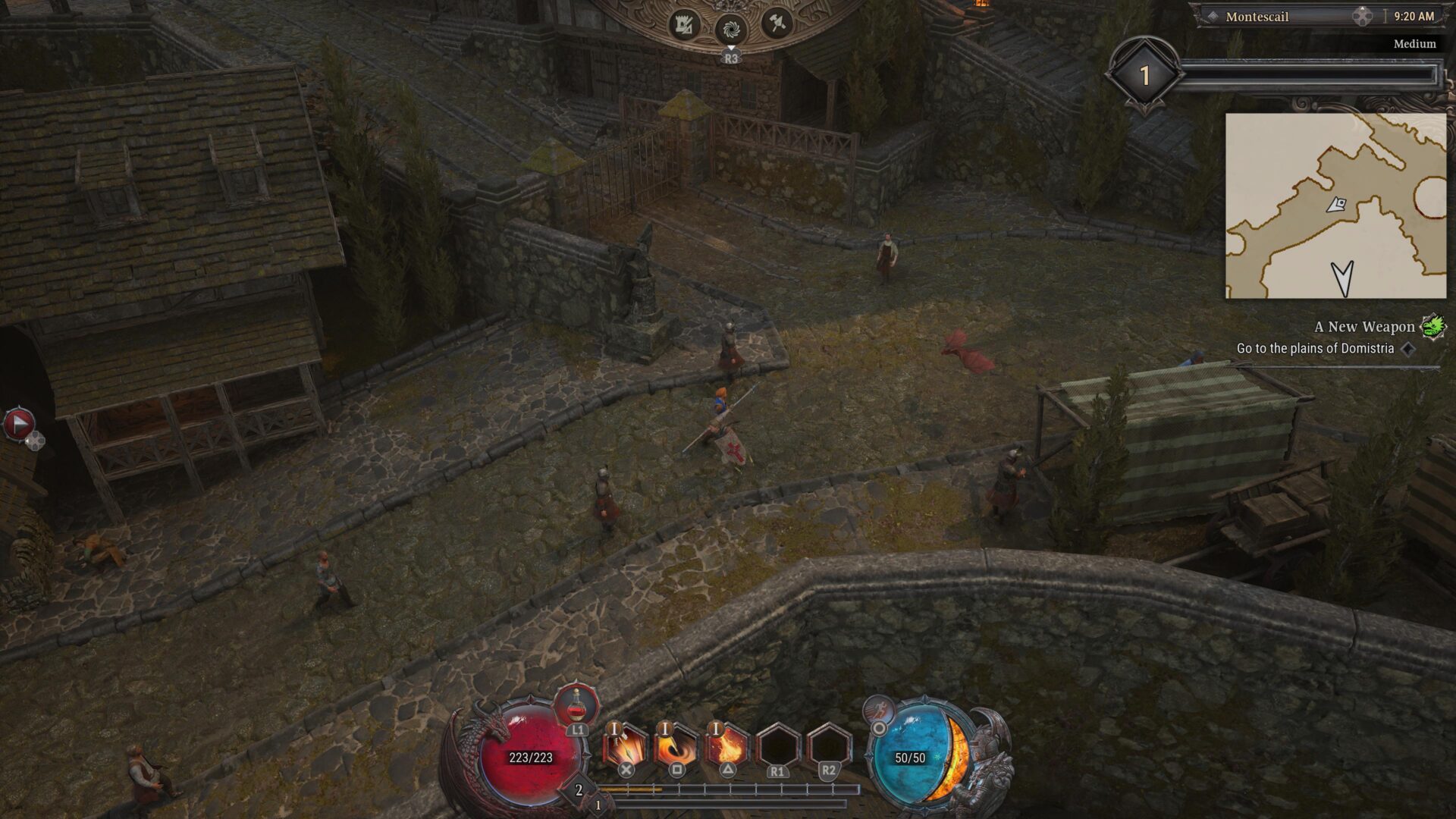Use the red health potion
The height and width of the screenshot is (819, 1456).
pos(577,705)
